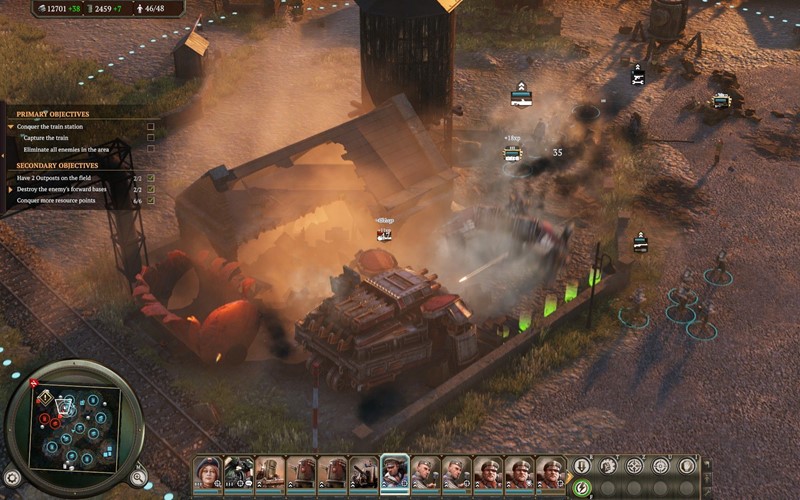This screenshot has width=800, height=500.
Task: Select the highlighted officer portrait in the unit bar
Action: tap(394, 470)
